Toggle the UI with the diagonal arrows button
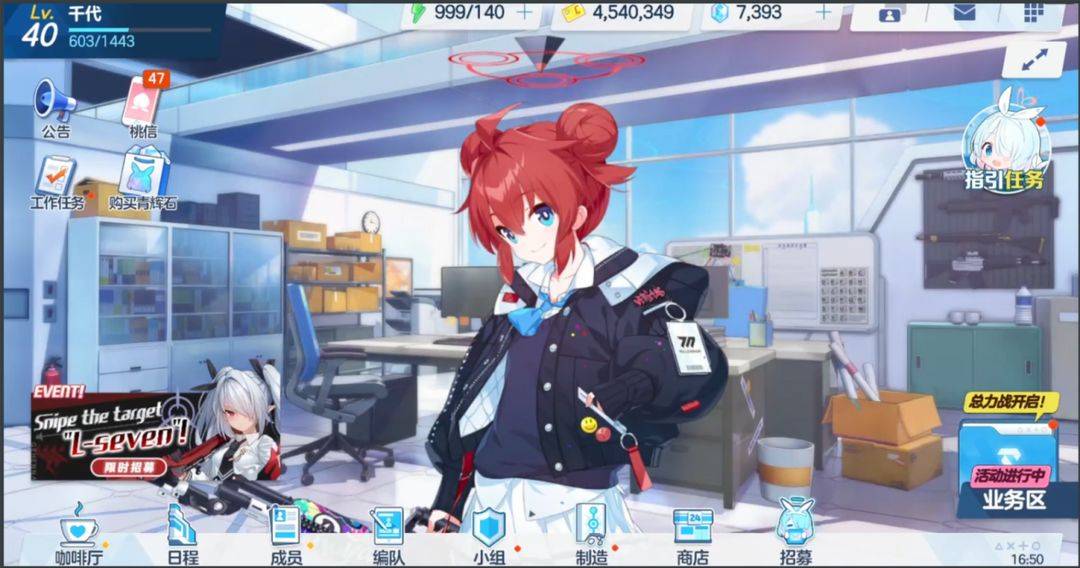This screenshot has height=568, width=1080. (x=1033, y=59)
